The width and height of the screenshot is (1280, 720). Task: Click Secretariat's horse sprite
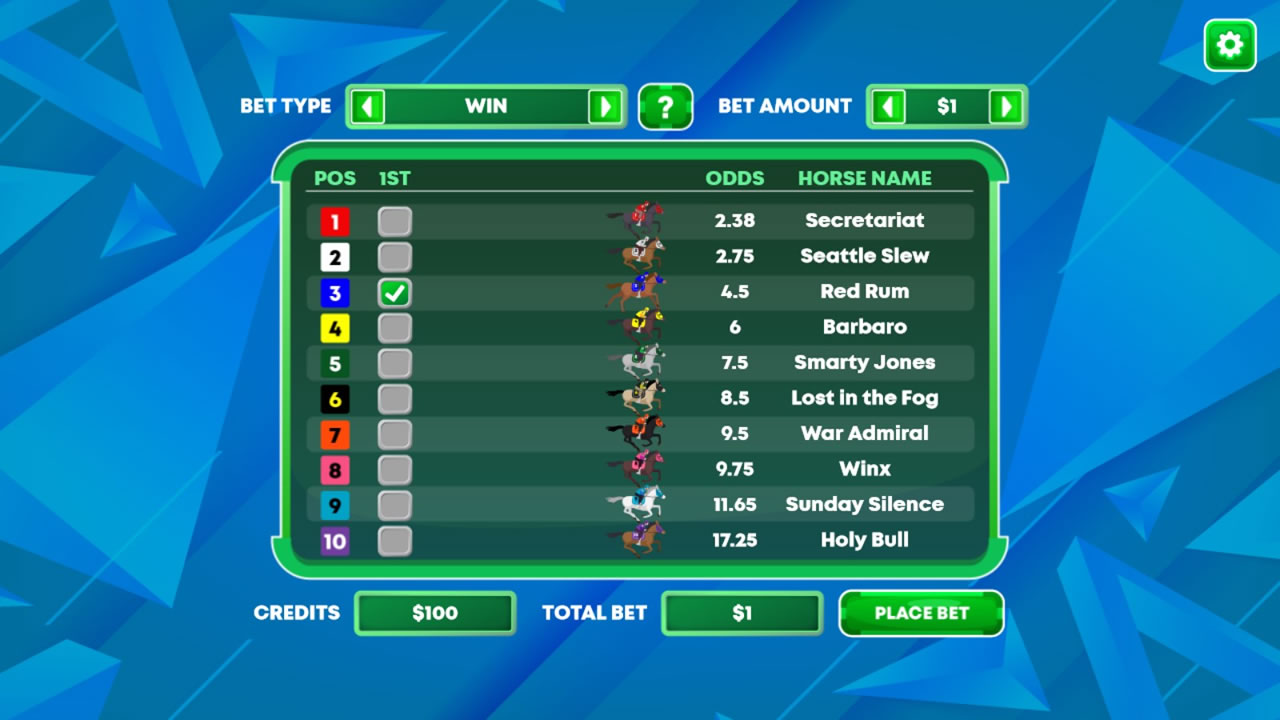(x=640, y=220)
